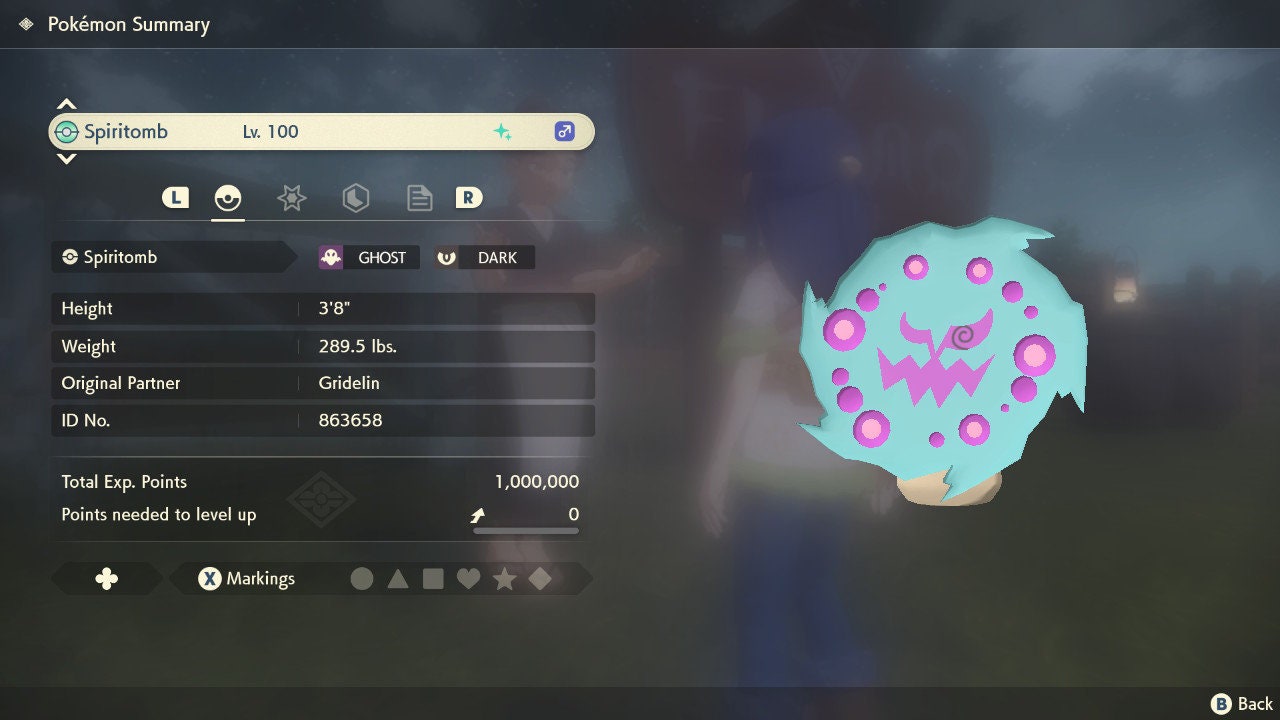Open the document notes tab
Viewport: 1280px width, 720px height.
point(419,198)
